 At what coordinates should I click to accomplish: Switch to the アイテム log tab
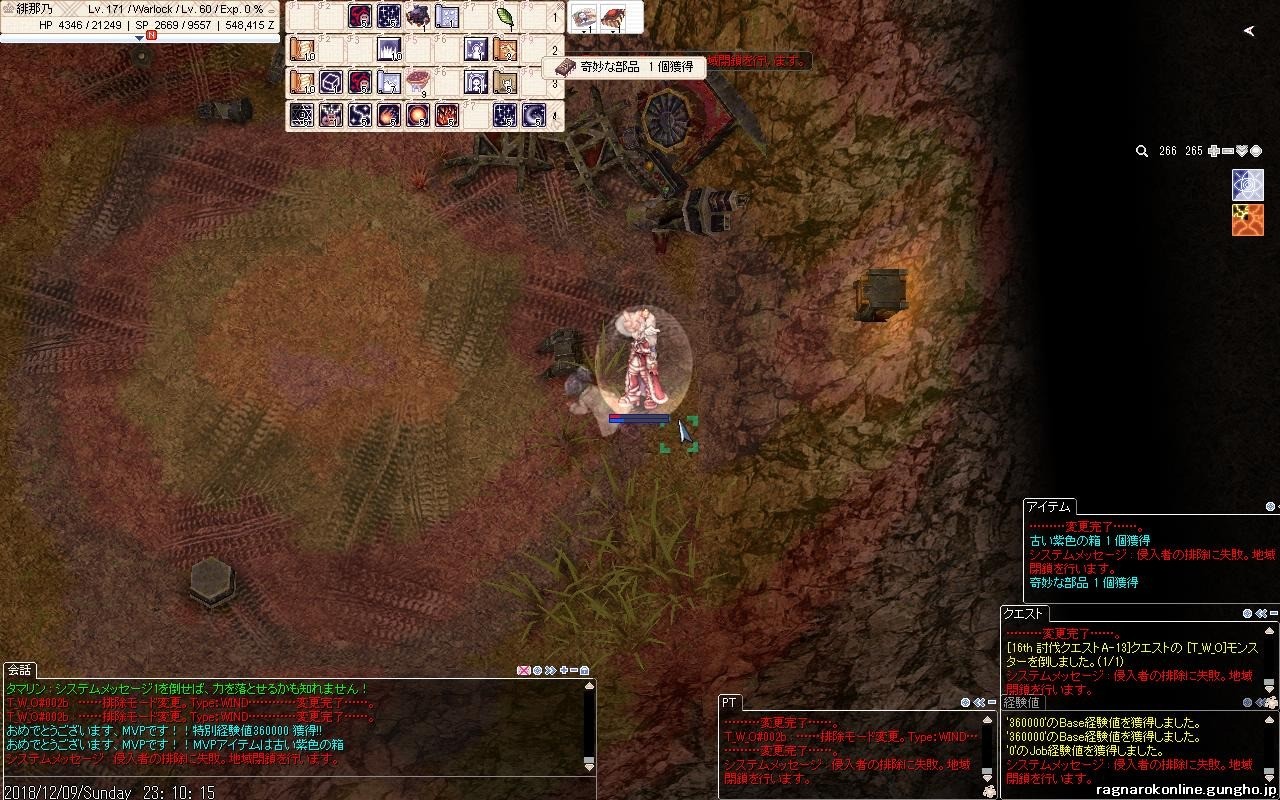(1050, 507)
